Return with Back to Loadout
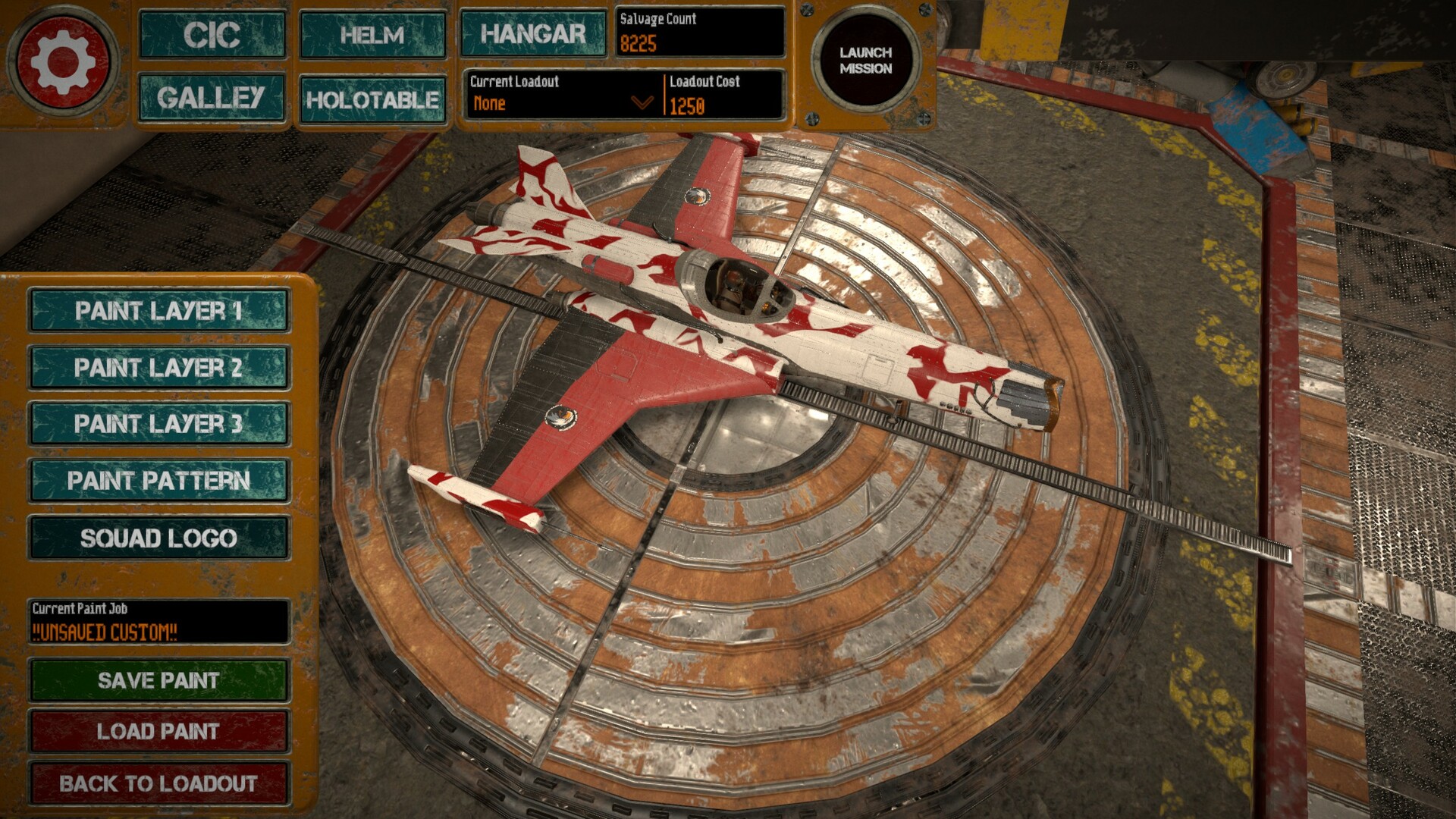Viewport: 1456px width, 819px height. [x=158, y=783]
